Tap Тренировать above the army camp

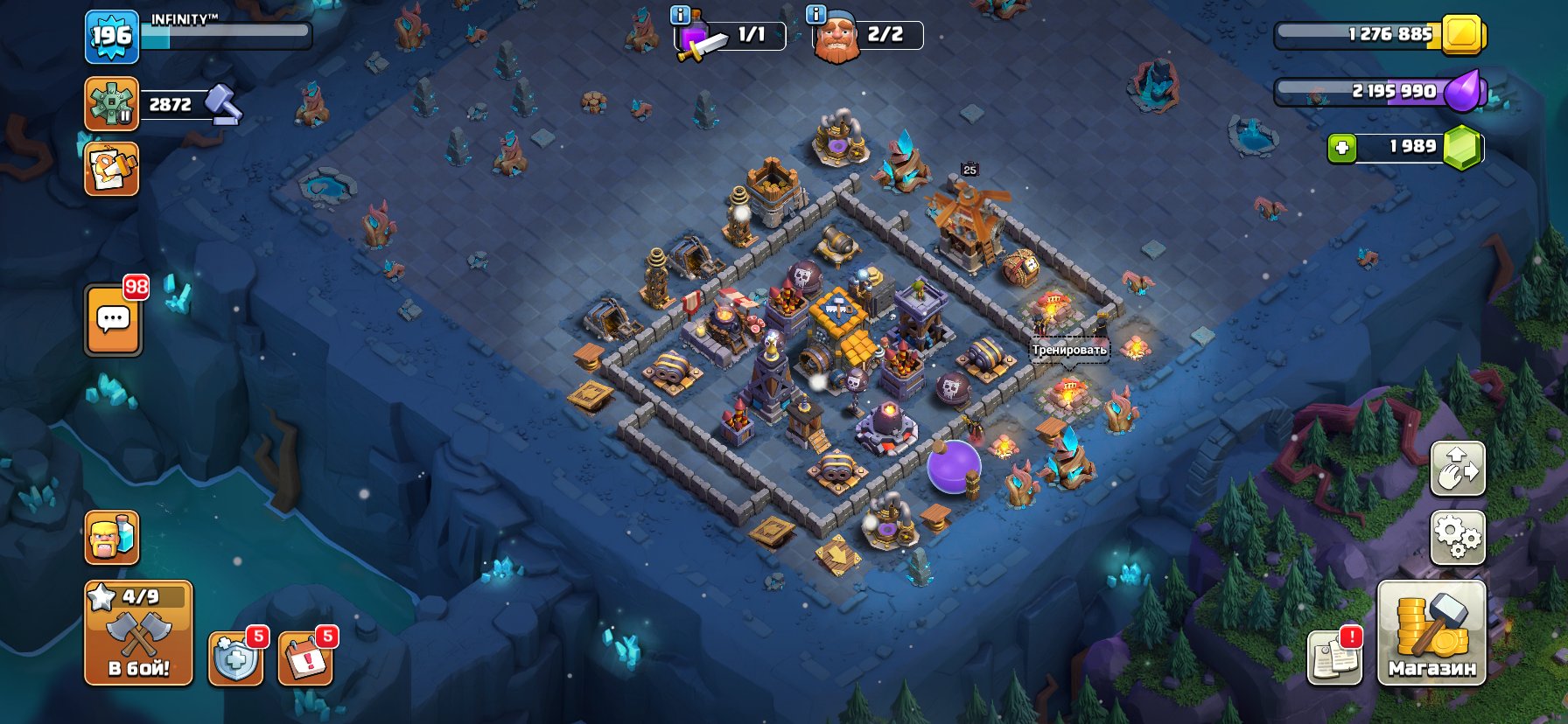pyautogui.click(x=1069, y=349)
